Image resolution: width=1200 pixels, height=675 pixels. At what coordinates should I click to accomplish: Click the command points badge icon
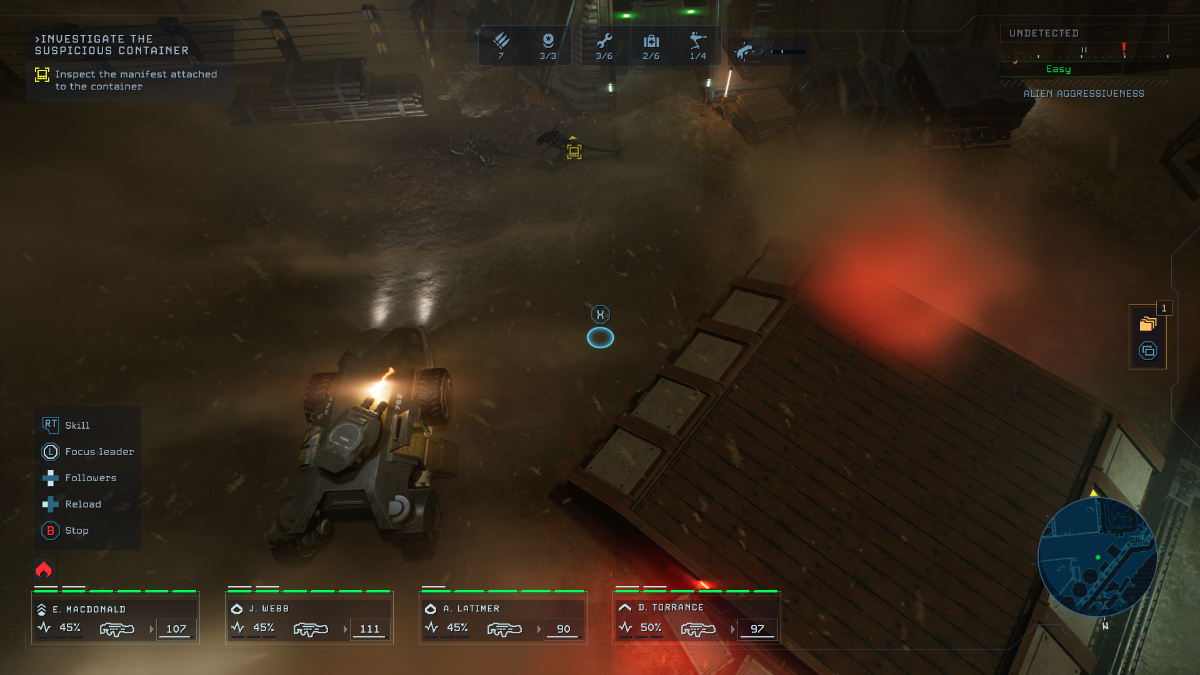click(548, 41)
